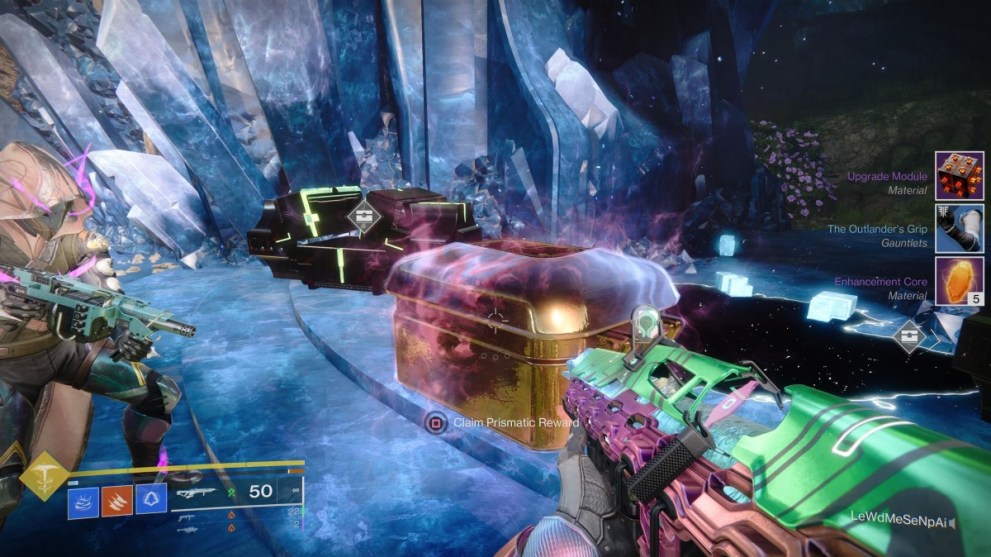Click the Enhancement Core material icon
This screenshot has width=991, height=557.
coord(959,282)
